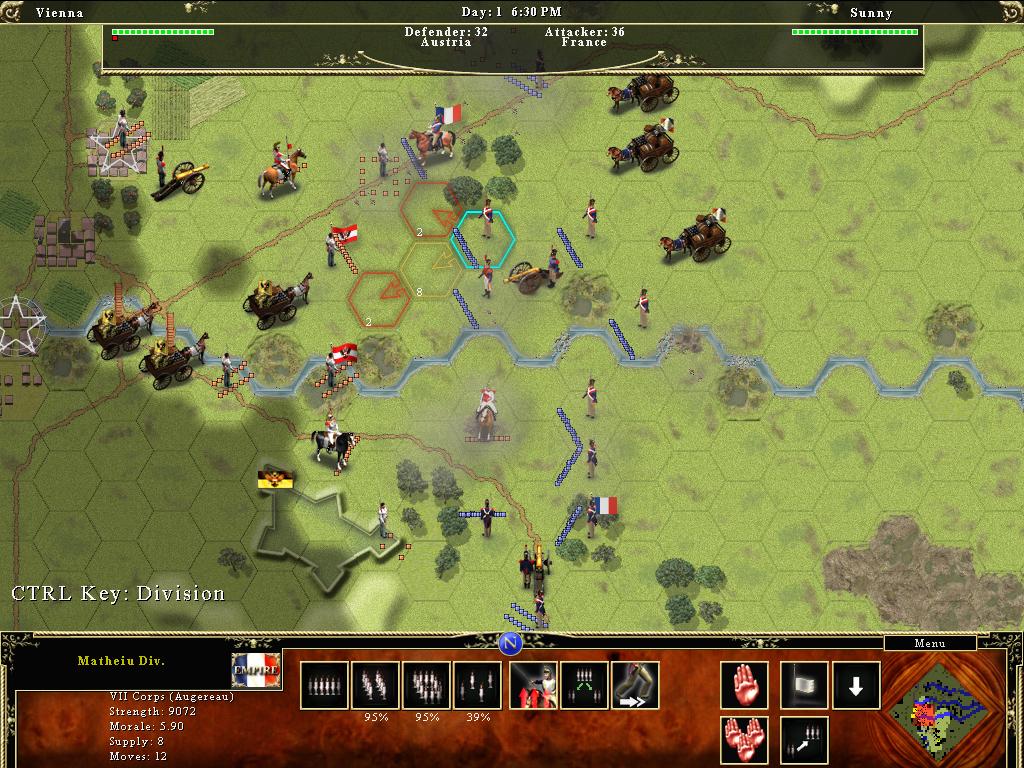Activate the forced march legs icon
1024x768 pixels.
(x=635, y=685)
